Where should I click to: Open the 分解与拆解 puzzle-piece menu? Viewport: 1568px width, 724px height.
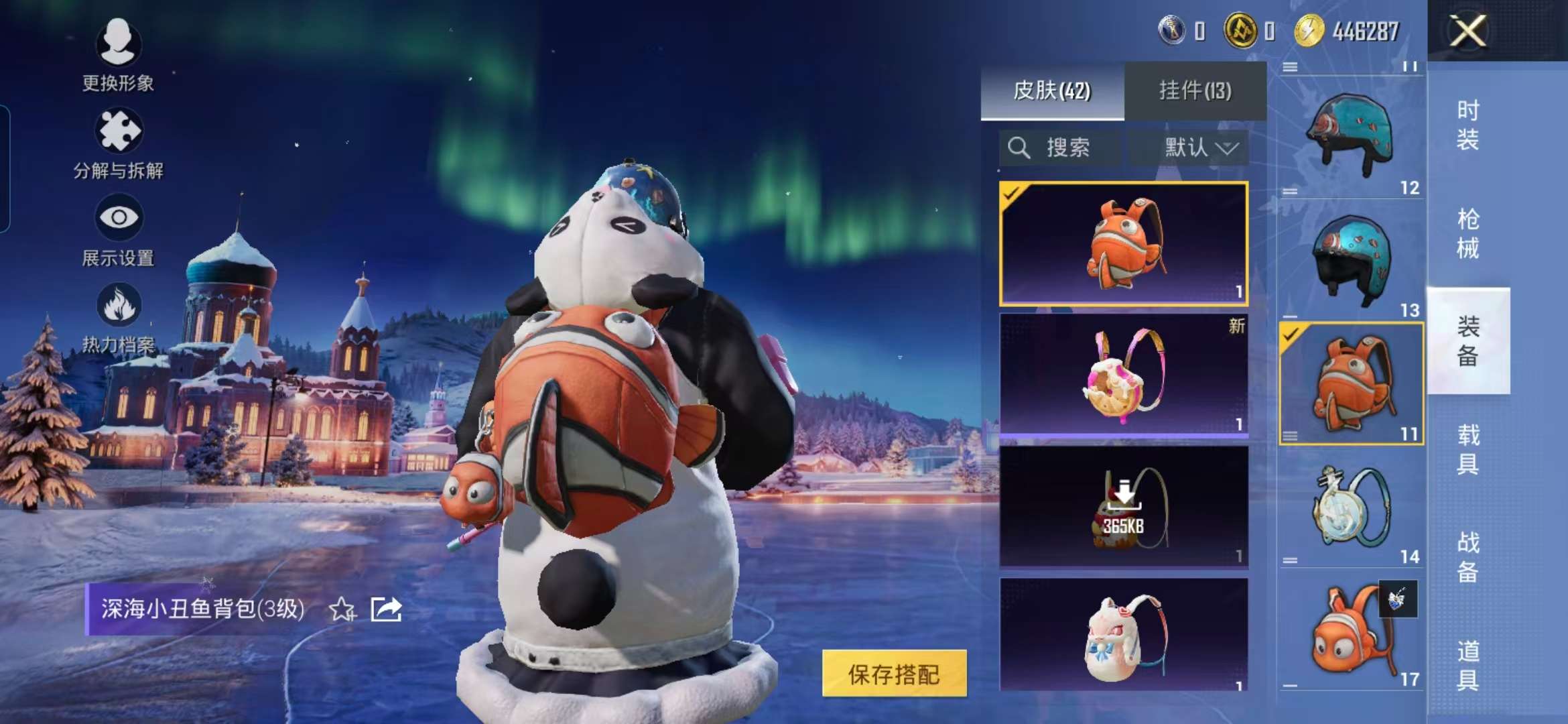(x=118, y=131)
